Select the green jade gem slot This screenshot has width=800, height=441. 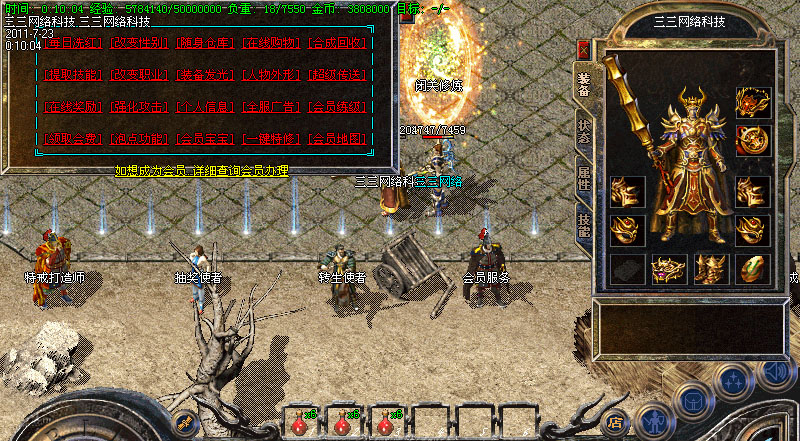point(753,268)
